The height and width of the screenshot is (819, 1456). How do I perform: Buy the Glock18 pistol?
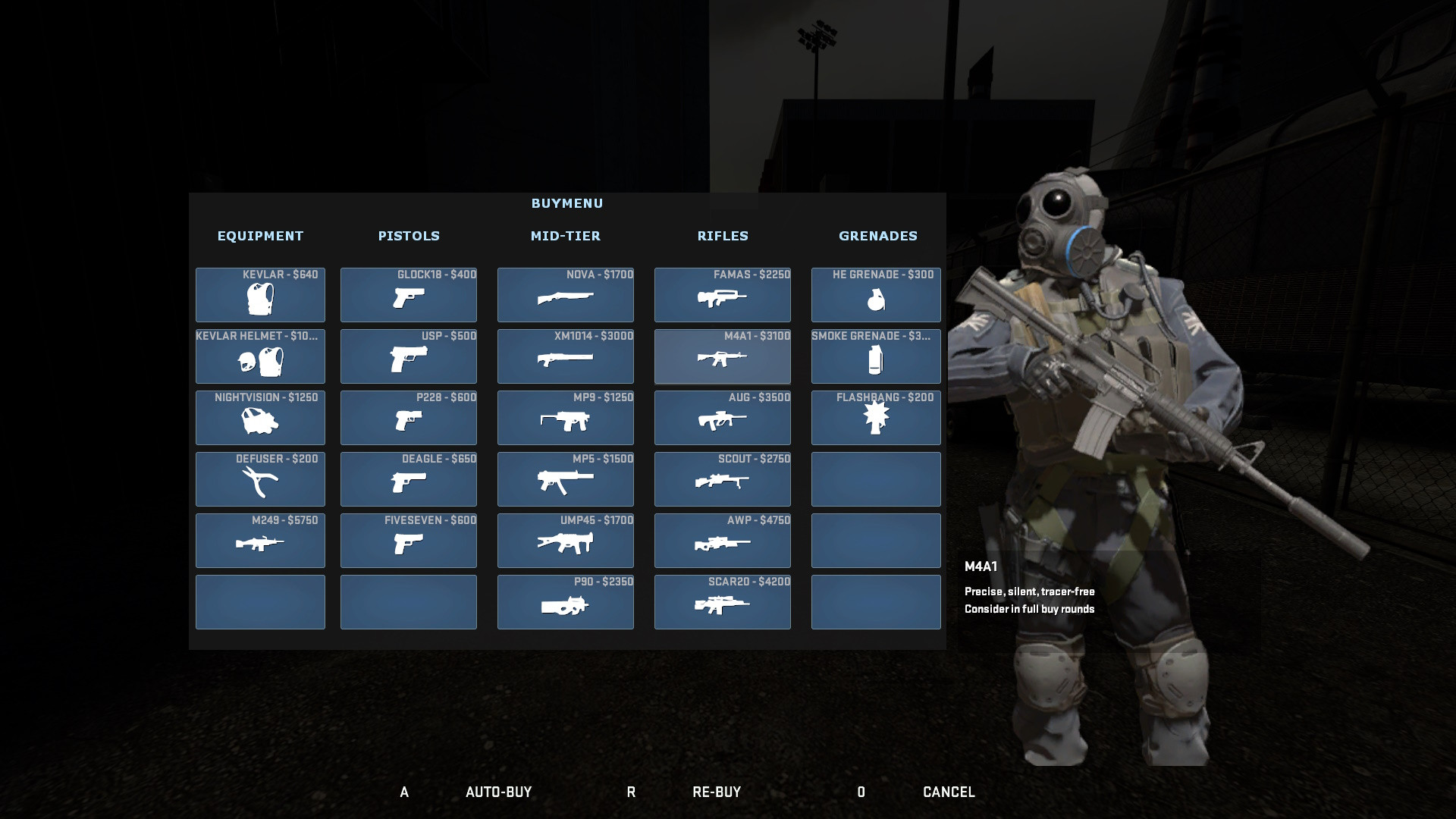tap(409, 295)
